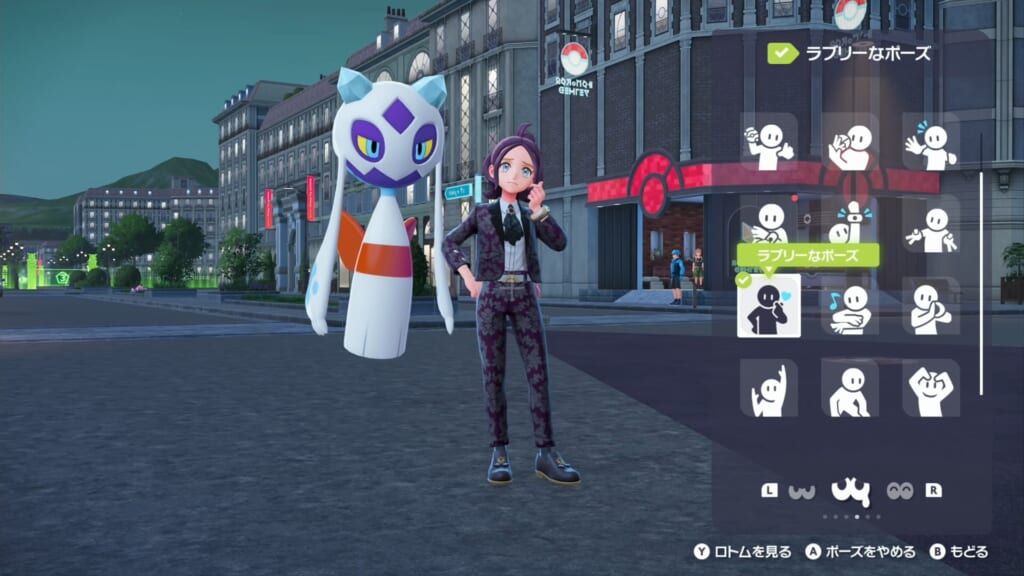Choose the pose holding a Poké Ball to the face
Viewport: 1024px width, 576px height.
coord(851,142)
